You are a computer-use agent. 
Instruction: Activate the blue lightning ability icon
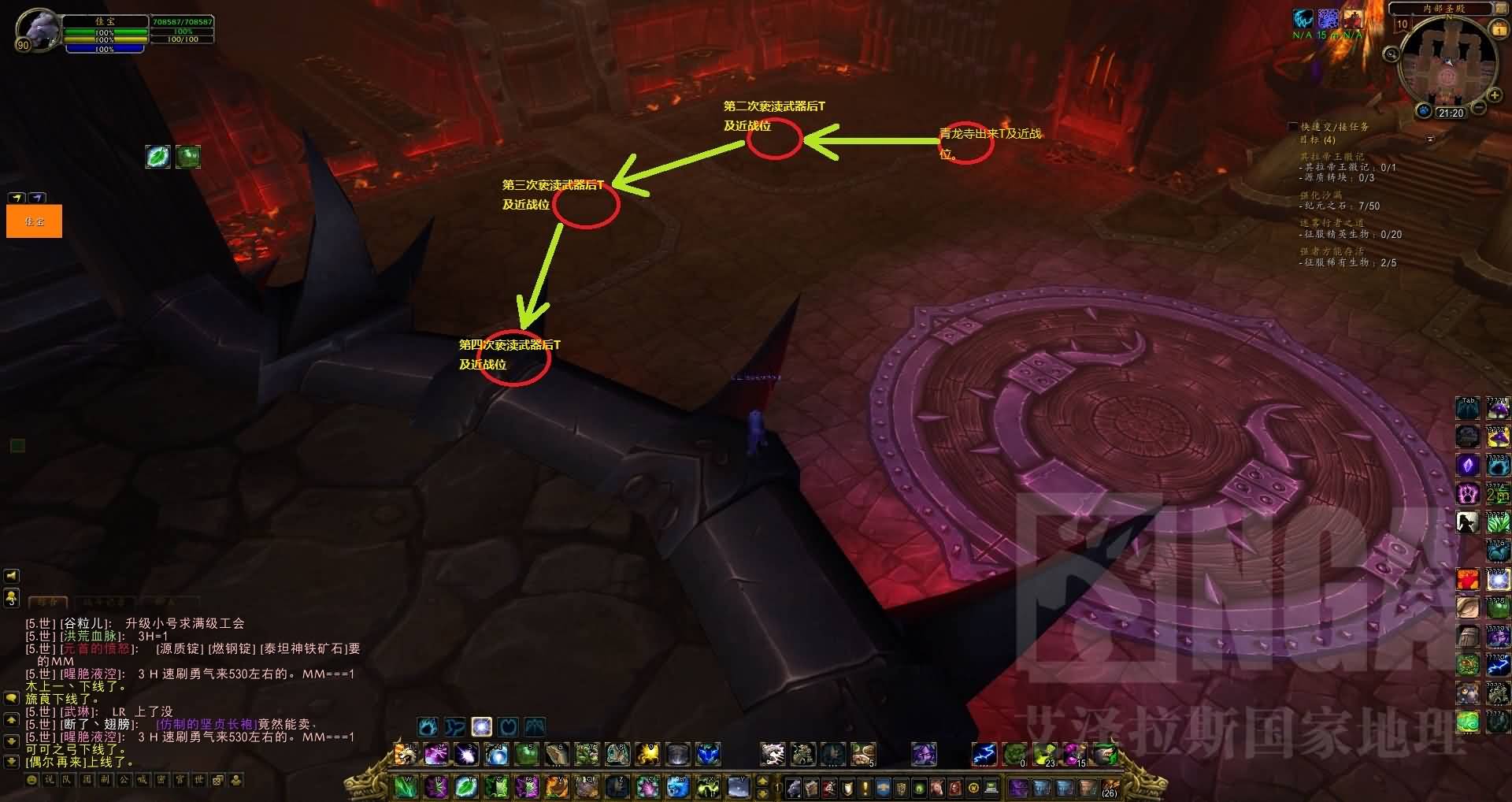984,754
